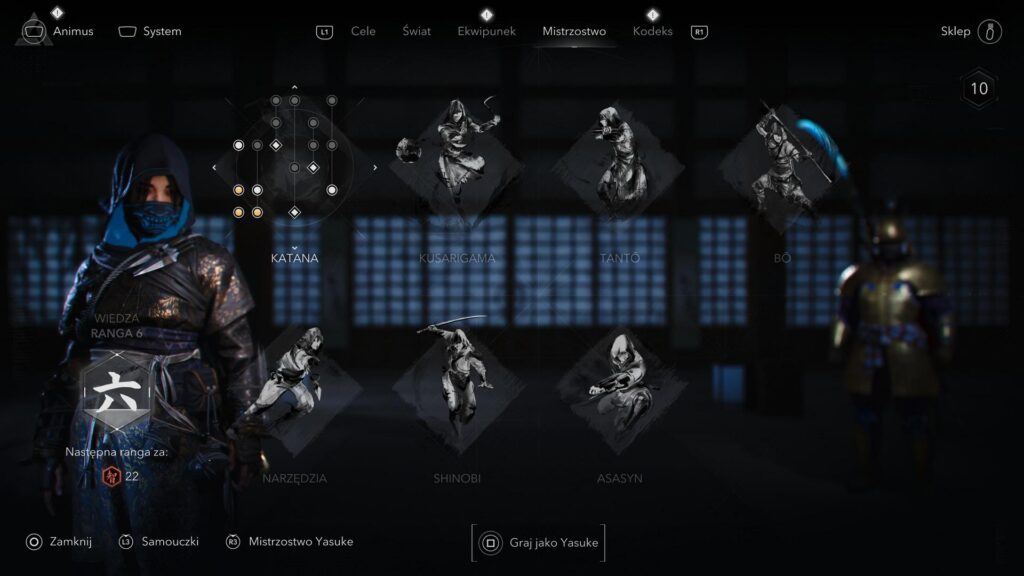Choose the Shinobi mastery tree
Image resolution: width=1024 pixels, height=576 pixels.
[x=457, y=388]
